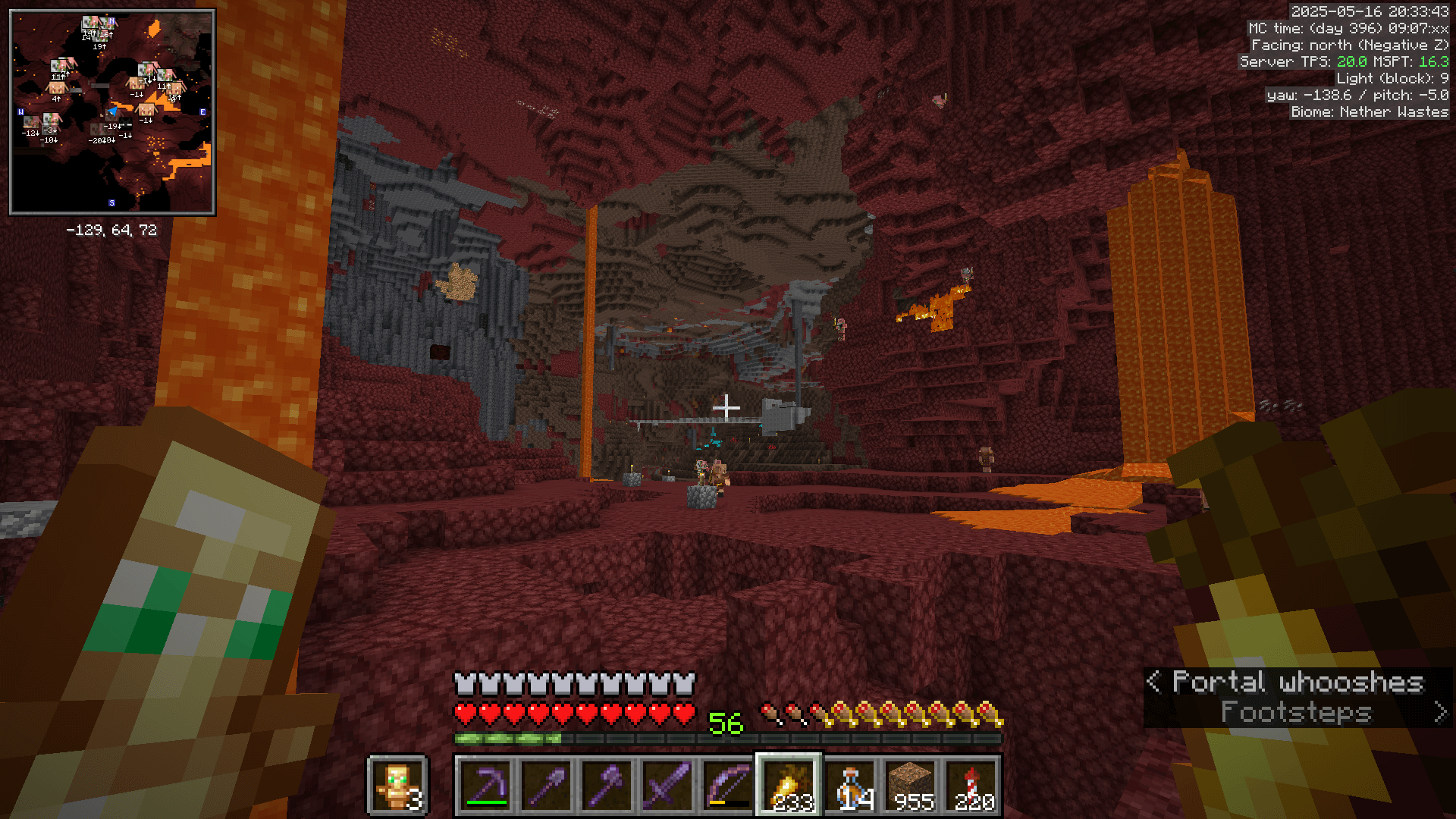Click the left chevron beside Portal whooshes

(1154, 682)
